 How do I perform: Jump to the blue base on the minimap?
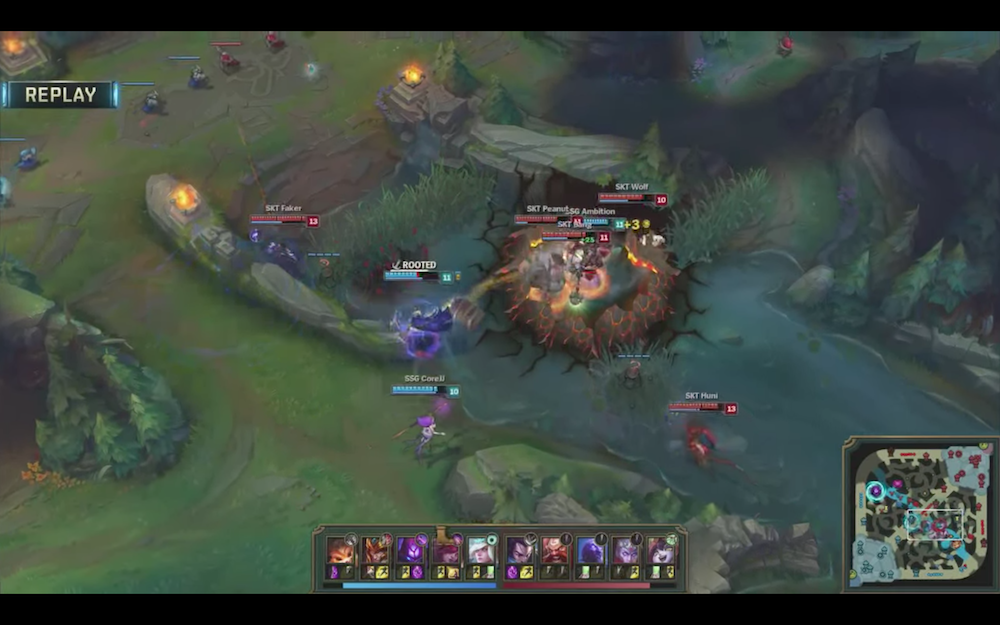pos(861,573)
